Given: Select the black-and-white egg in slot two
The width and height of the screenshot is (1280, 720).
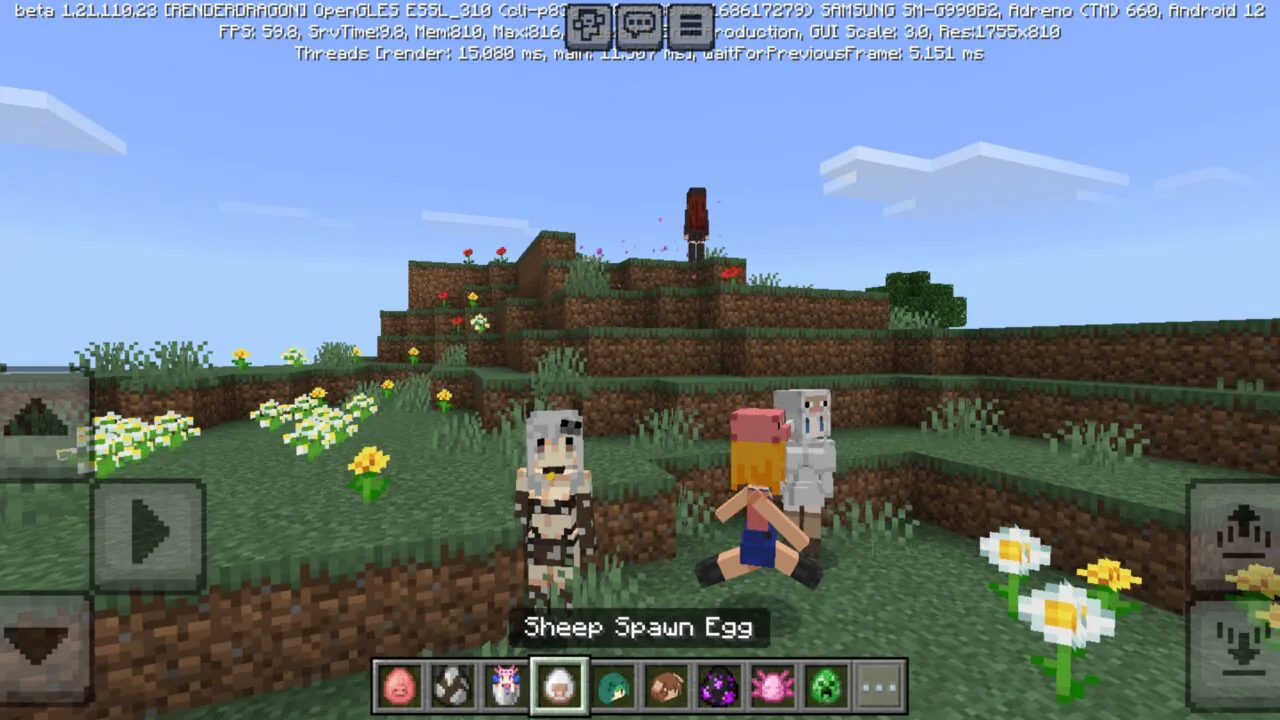Looking at the screenshot, I should (x=452, y=684).
